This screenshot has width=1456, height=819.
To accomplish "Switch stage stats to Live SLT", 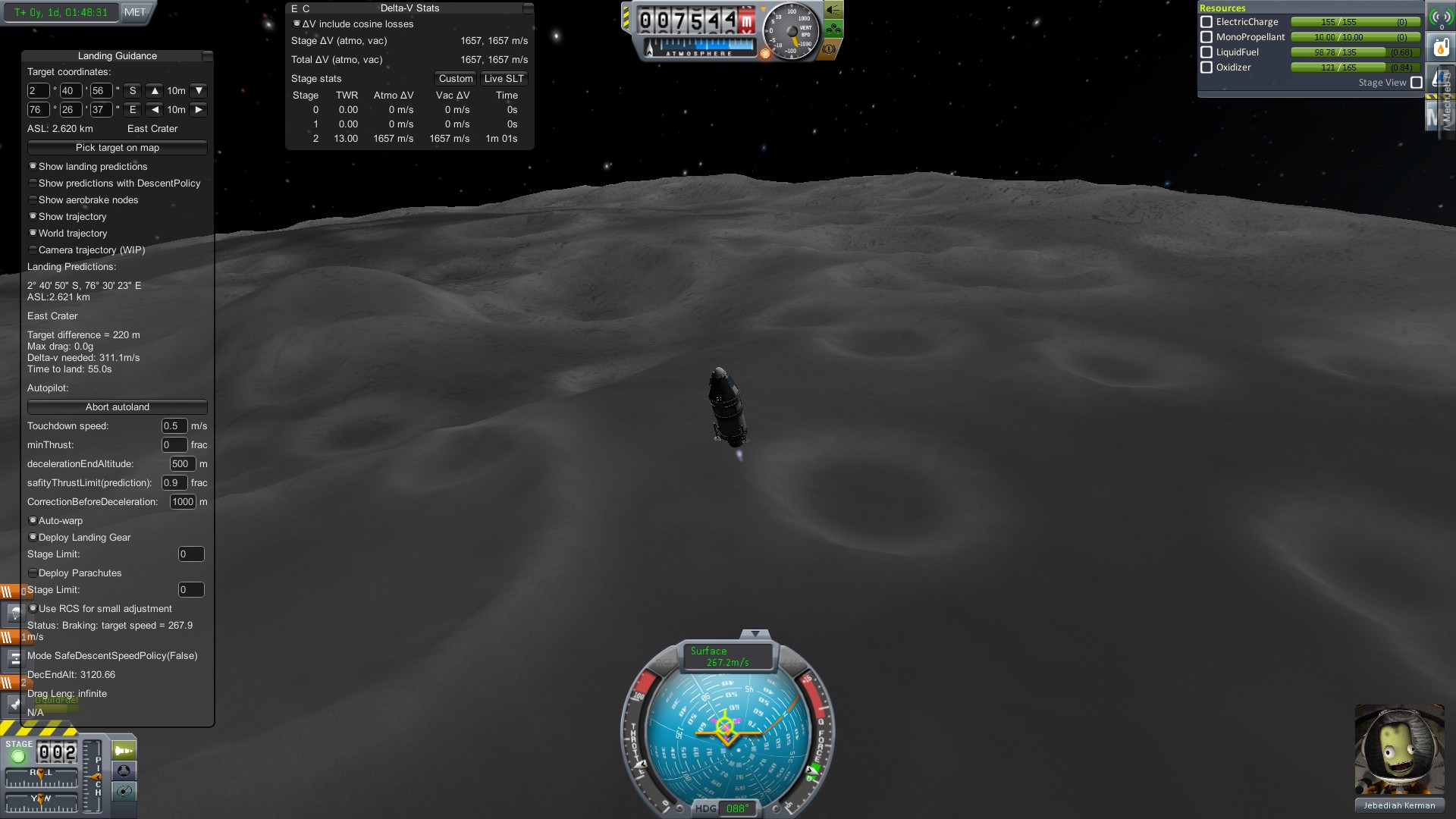I will [x=504, y=79].
